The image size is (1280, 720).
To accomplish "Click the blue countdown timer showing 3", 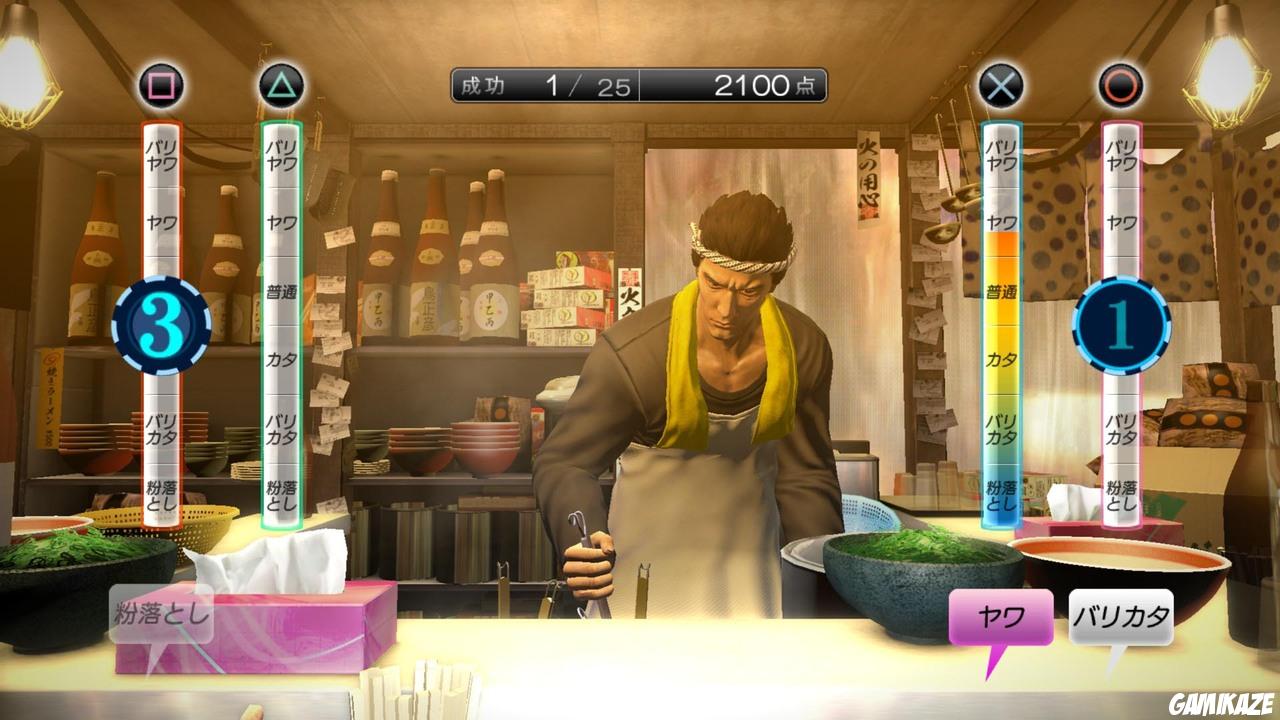I will pyautogui.click(x=160, y=320).
